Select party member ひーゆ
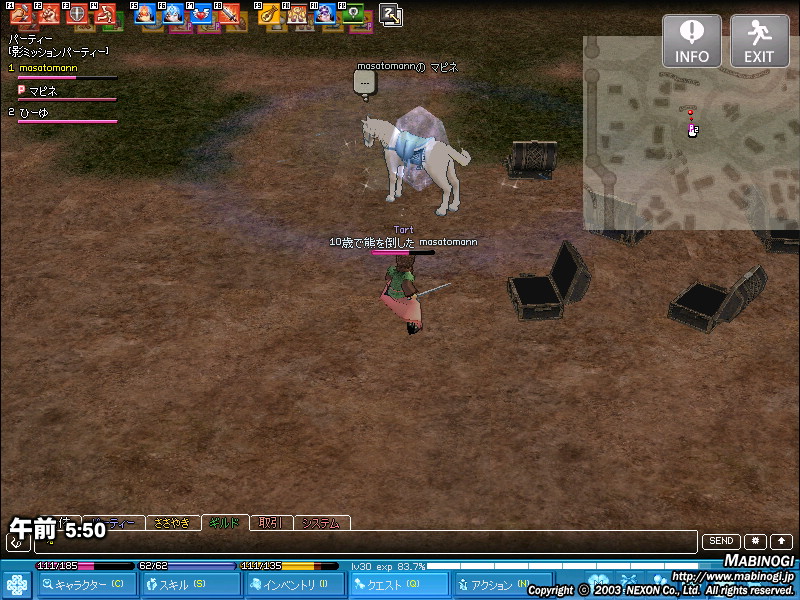The image size is (800, 600). tap(34, 113)
